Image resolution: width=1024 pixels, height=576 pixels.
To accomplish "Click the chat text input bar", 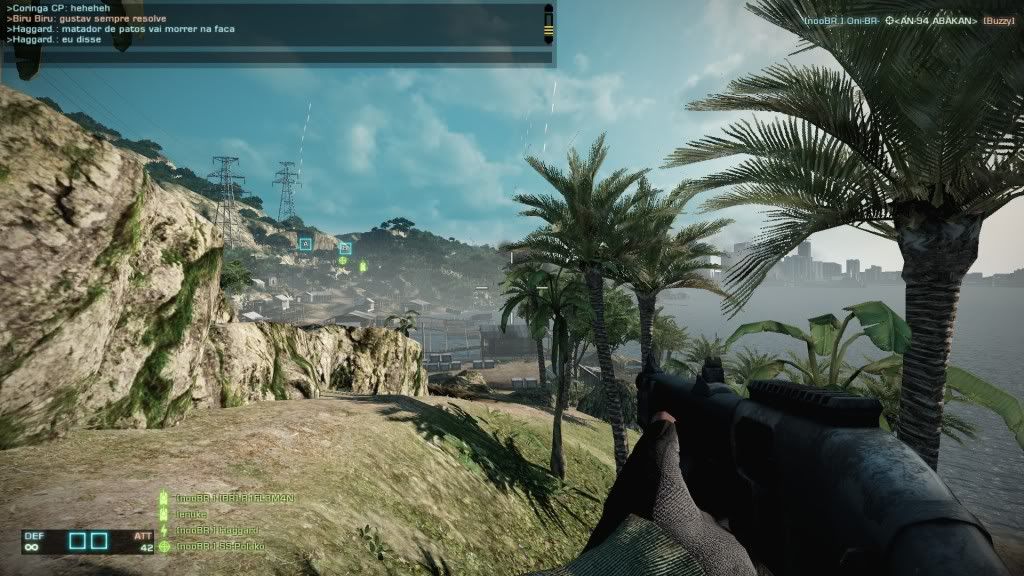I will (x=276, y=58).
